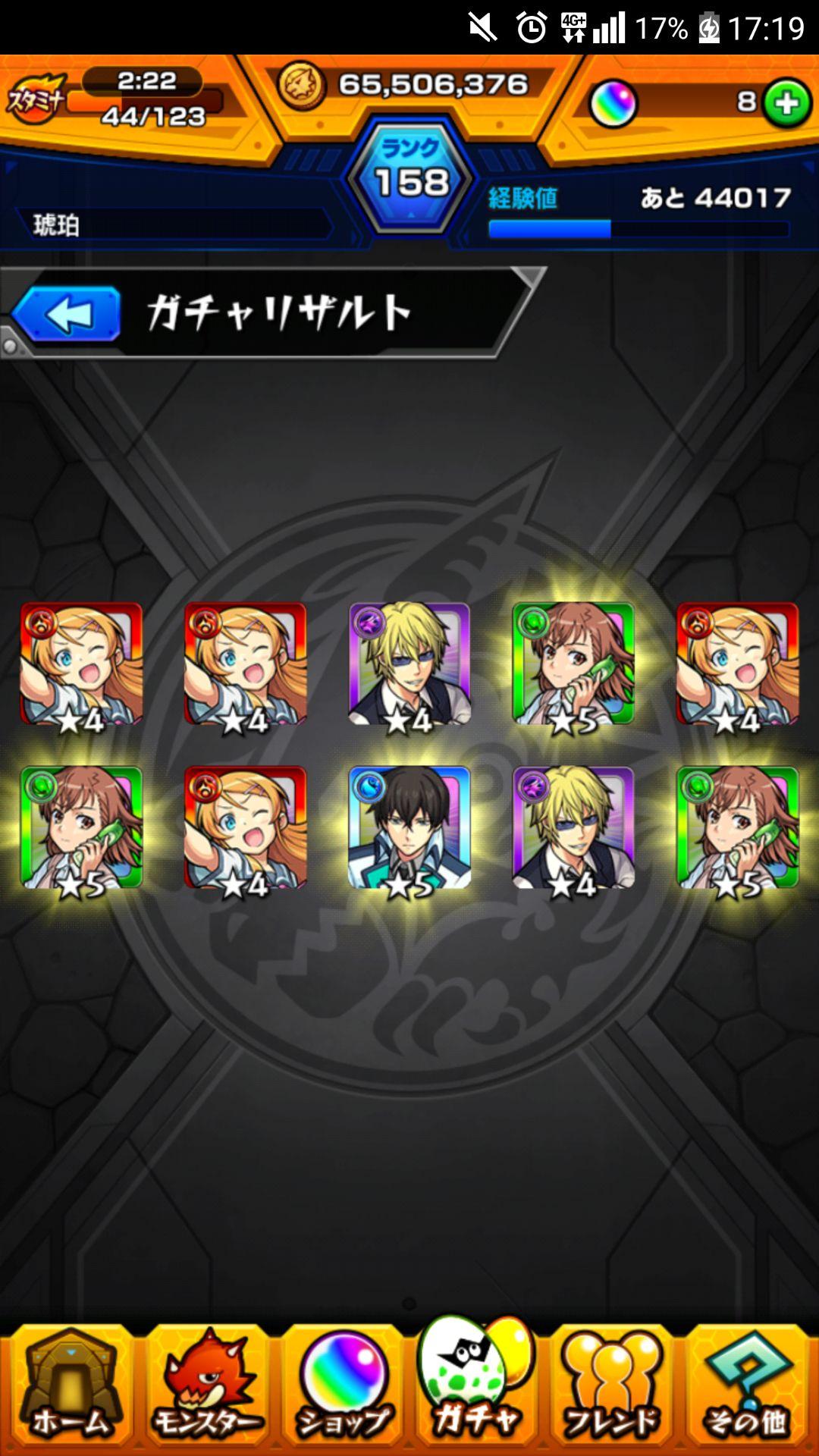Open the その他 (Other) menu

pyautogui.click(x=748, y=1389)
